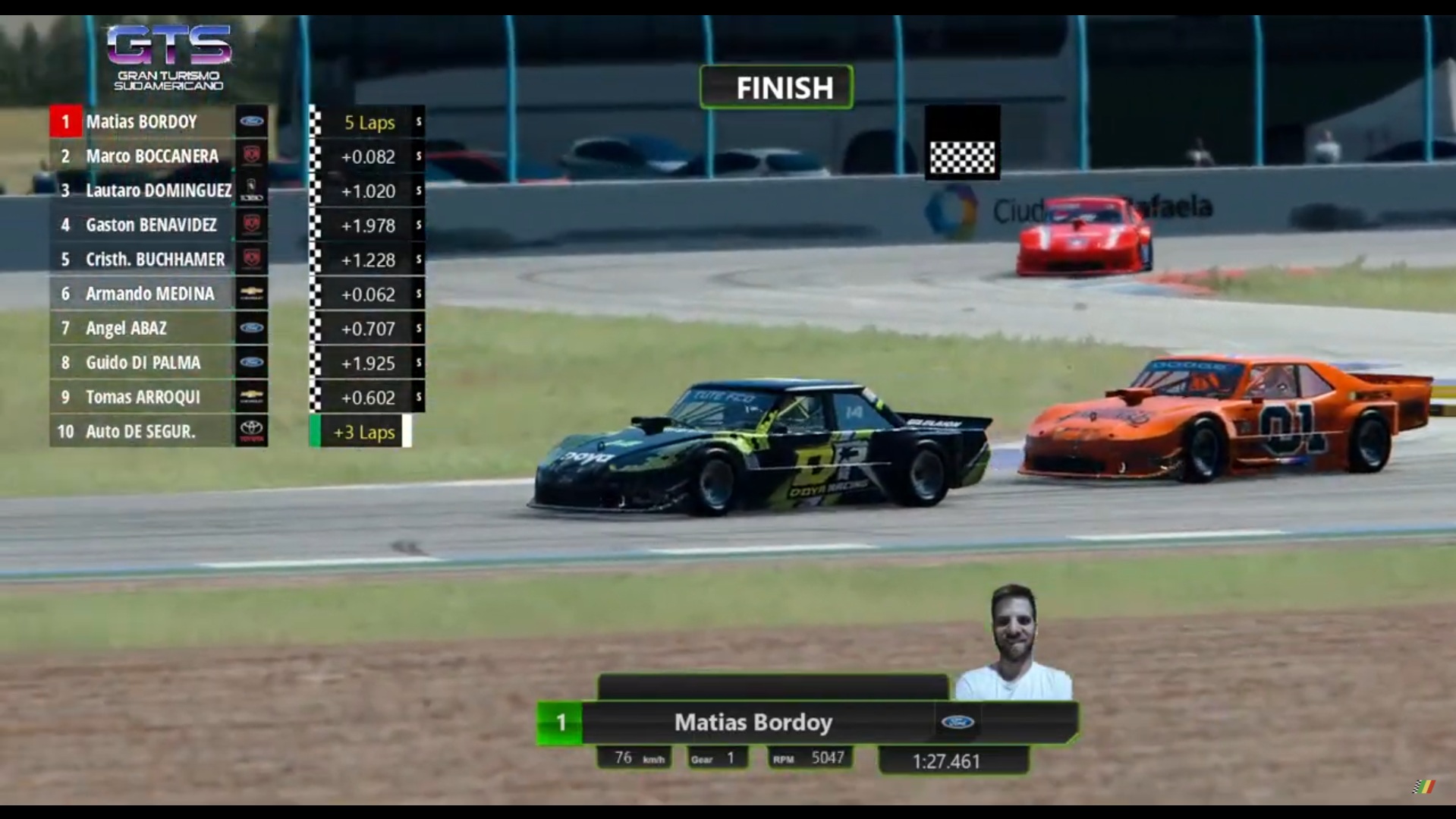This screenshot has width=1456, height=819.
Task: Select Matias BORDOY in the standings
Action: 142,121
